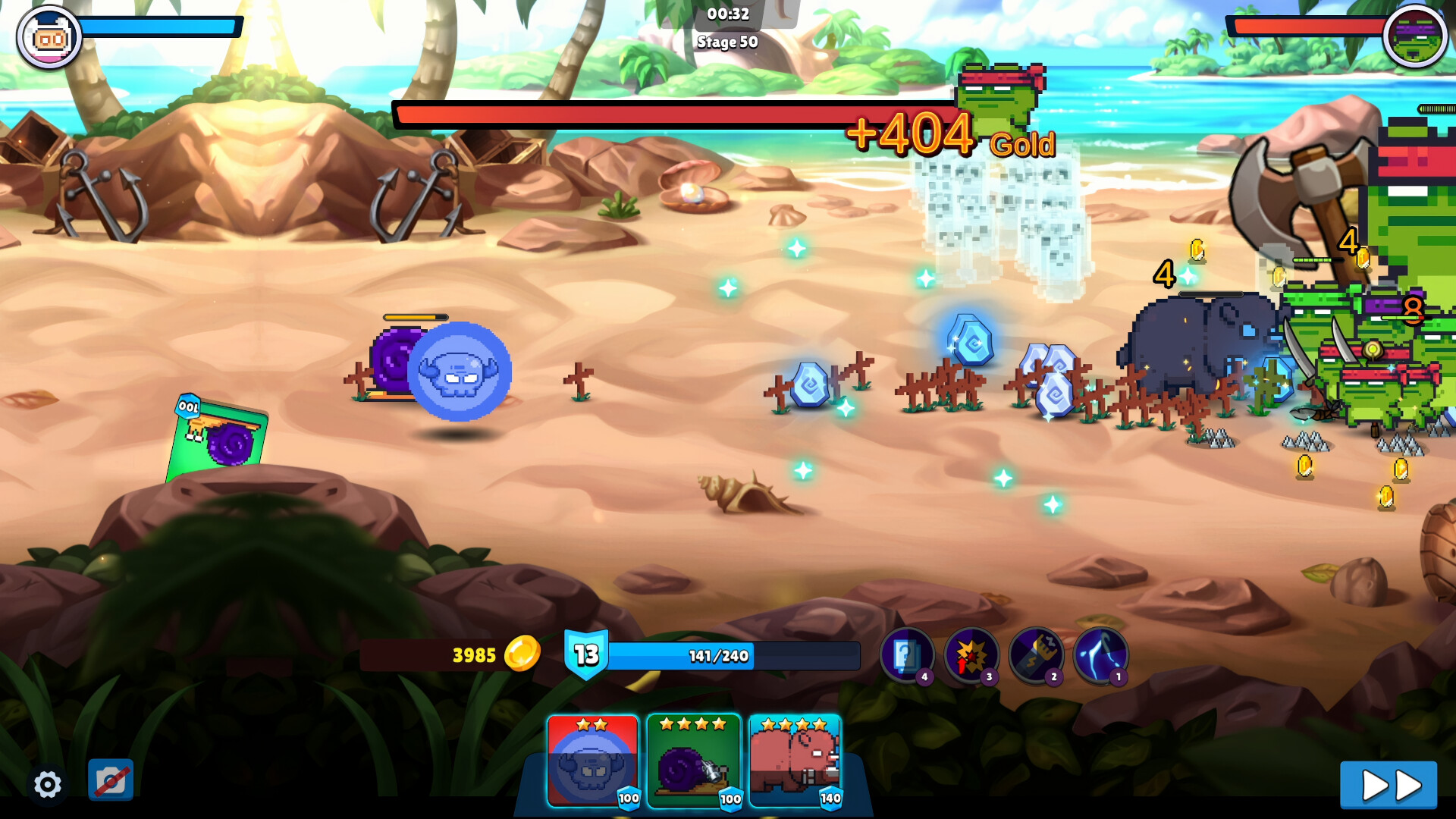The image size is (1456, 819).
Task: Select the purple snail unit card
Action: tap(694, 761)
